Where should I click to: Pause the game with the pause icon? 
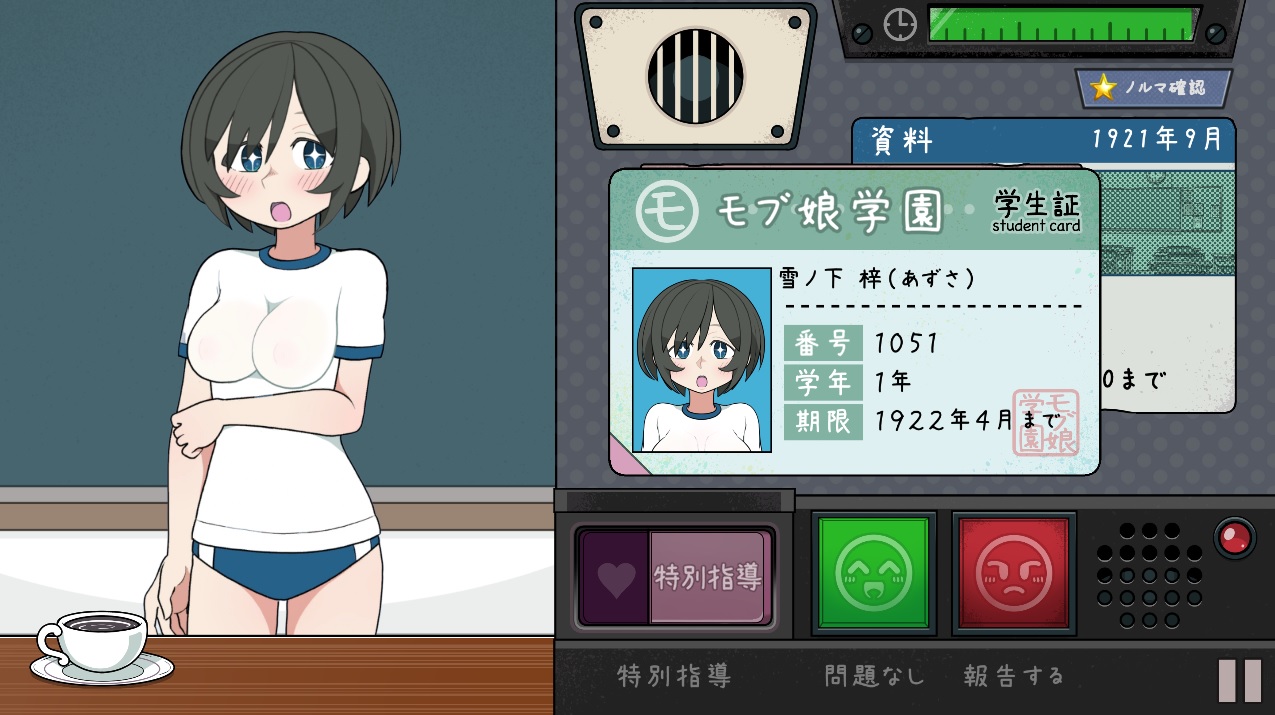[x=1240, y=680]
